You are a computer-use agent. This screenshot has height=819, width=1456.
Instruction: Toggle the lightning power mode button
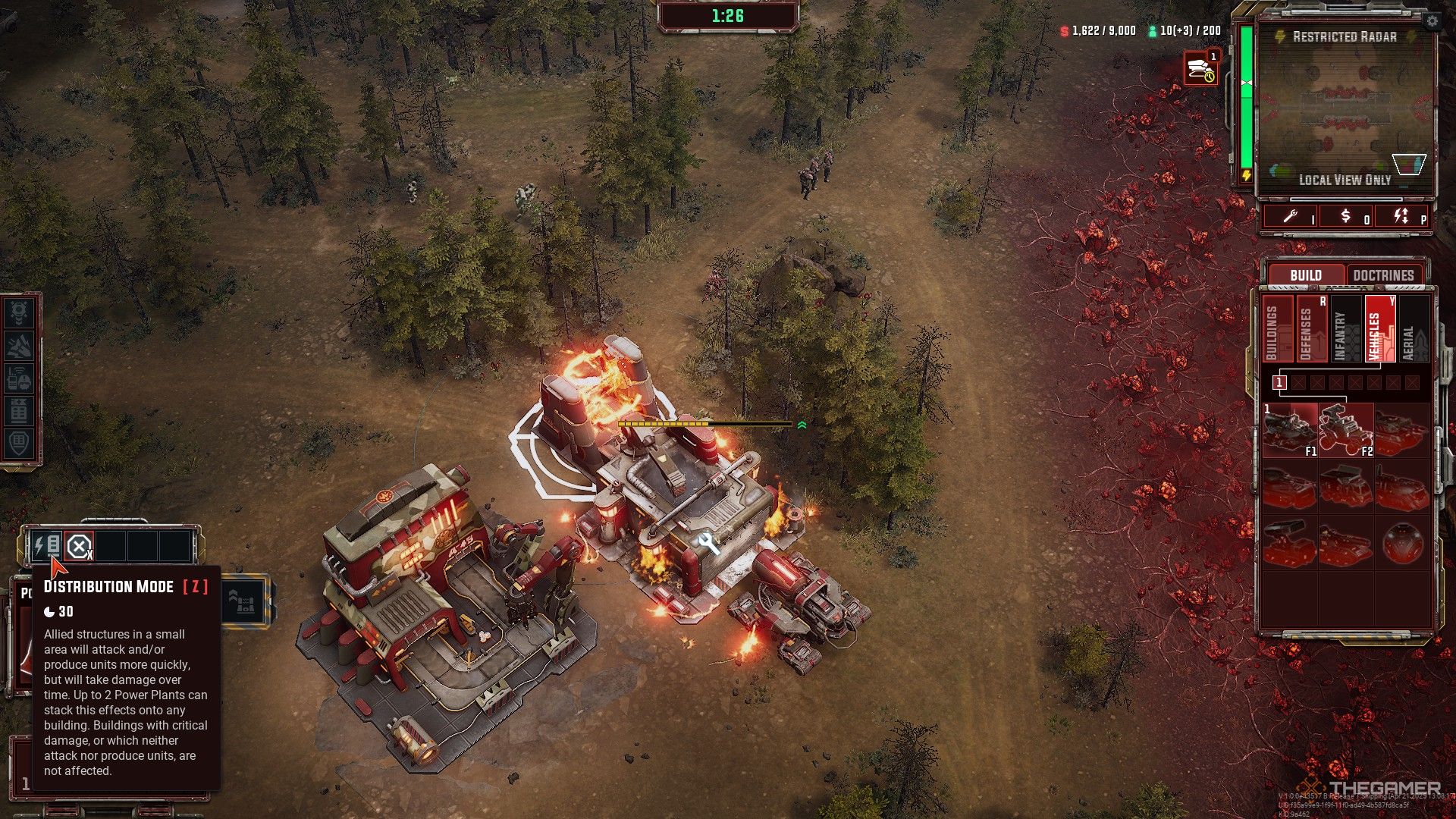pos(1401,217)
